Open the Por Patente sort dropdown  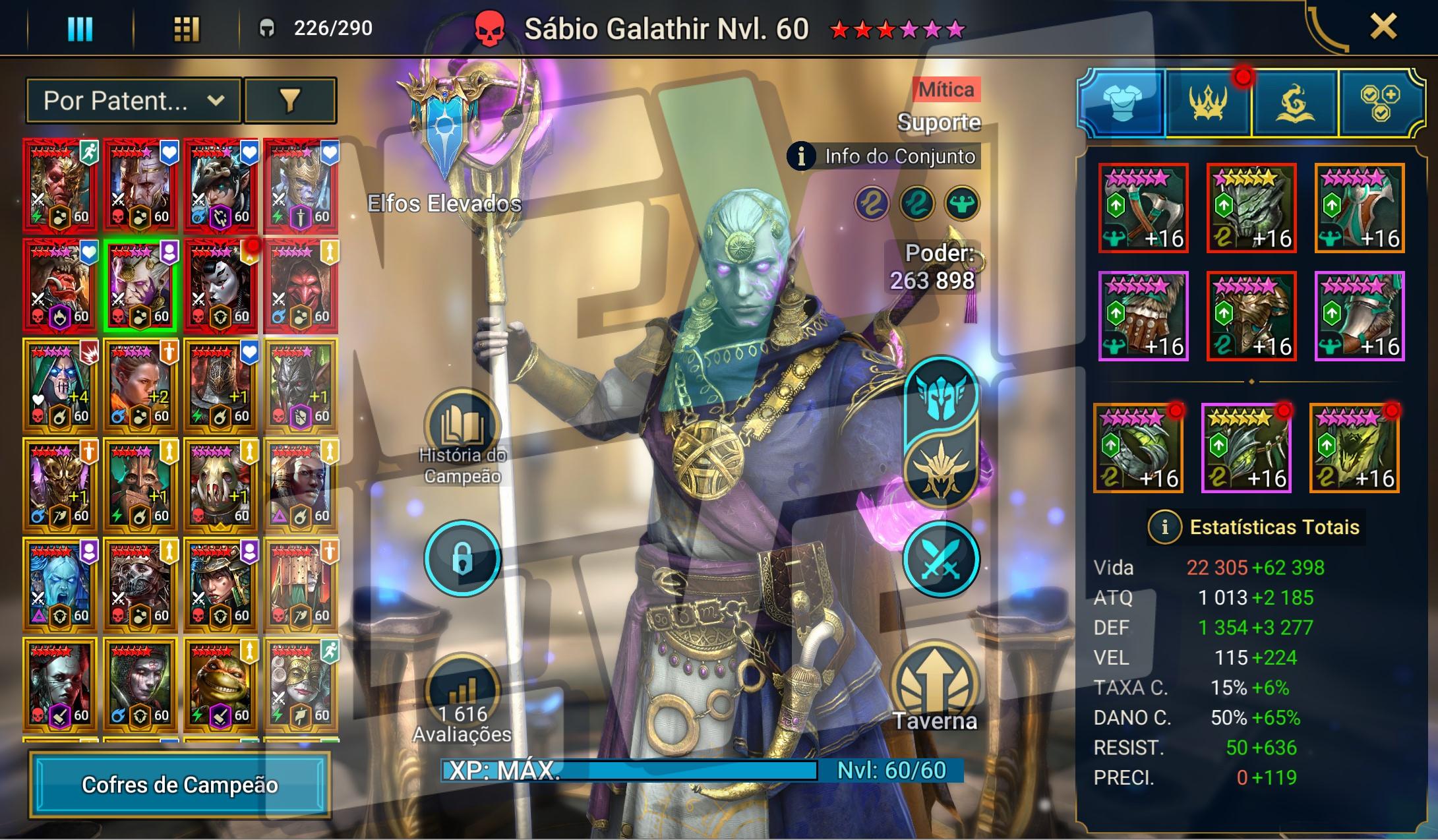(134, 101)
